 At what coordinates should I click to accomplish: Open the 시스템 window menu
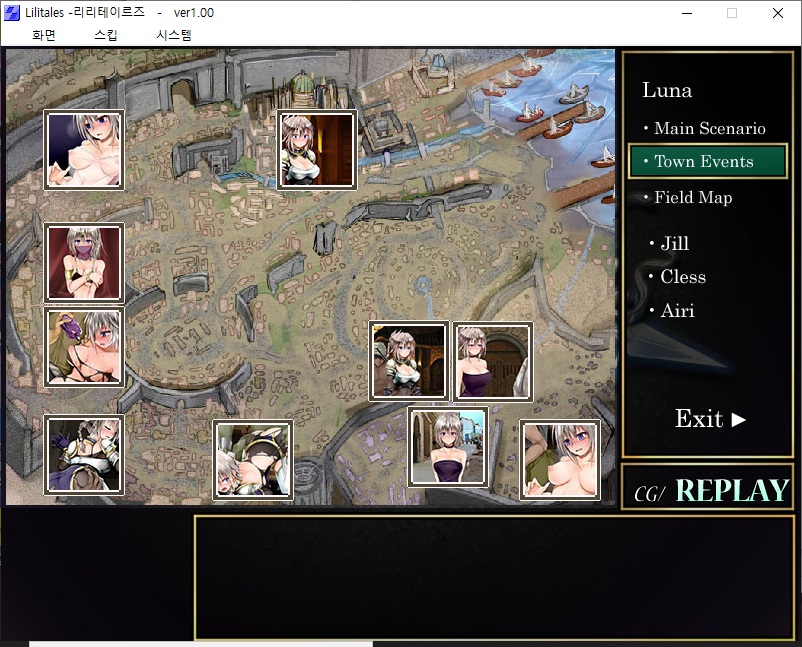coord(173,35)
